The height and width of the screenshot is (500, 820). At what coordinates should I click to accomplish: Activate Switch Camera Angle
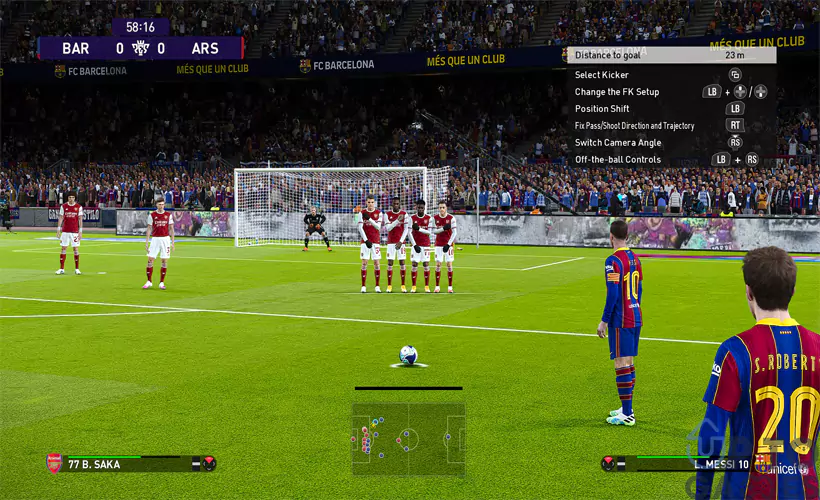tap(618, 143)
